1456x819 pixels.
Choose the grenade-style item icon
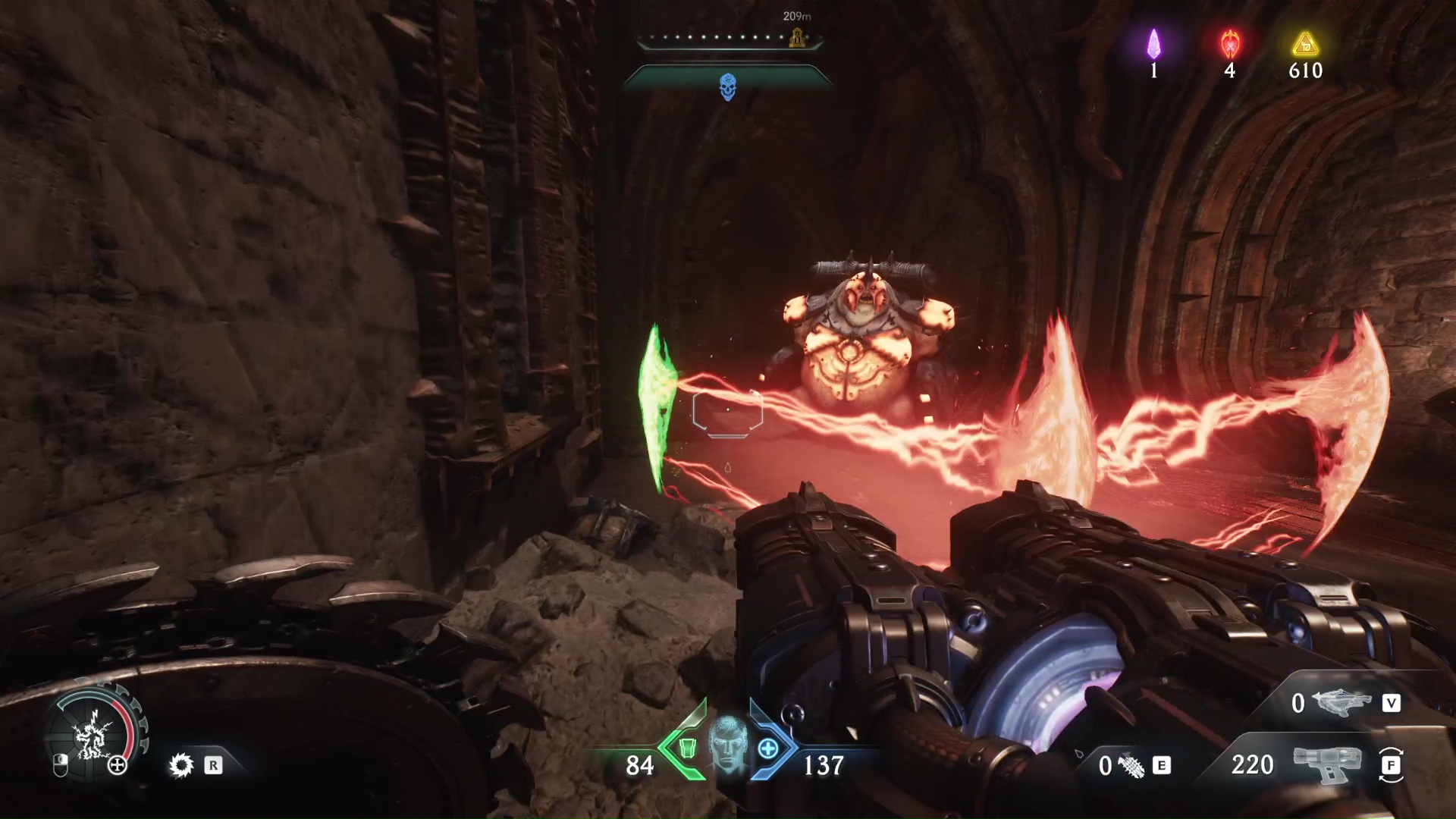tap(1131, 766)
